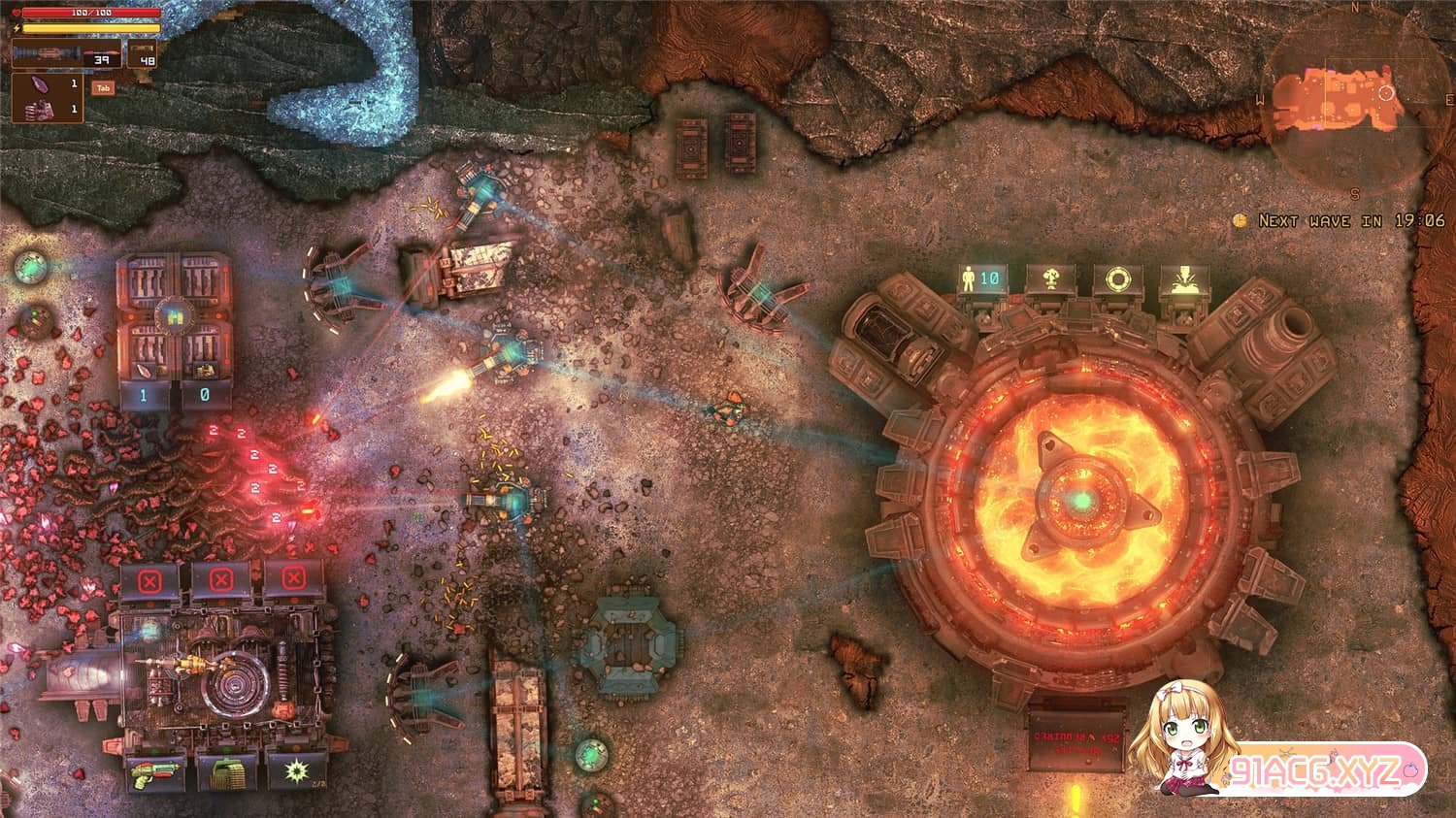Choose the green starburst panel on the factory
The image size is (1456, 818).
click(x=293, y=770)
